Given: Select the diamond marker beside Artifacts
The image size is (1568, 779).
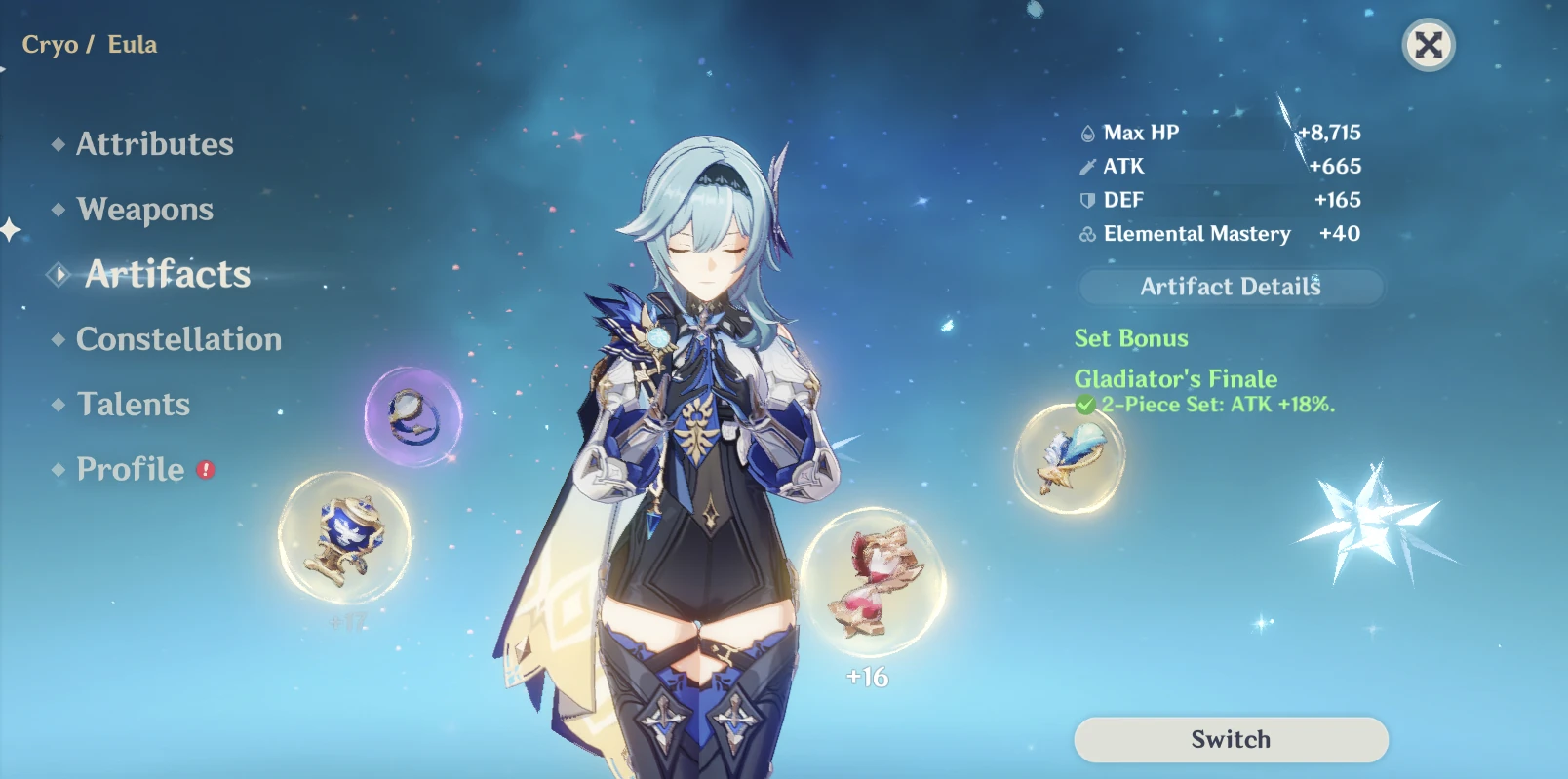Looking at the screenshot, I should click(x=58, y=275).
